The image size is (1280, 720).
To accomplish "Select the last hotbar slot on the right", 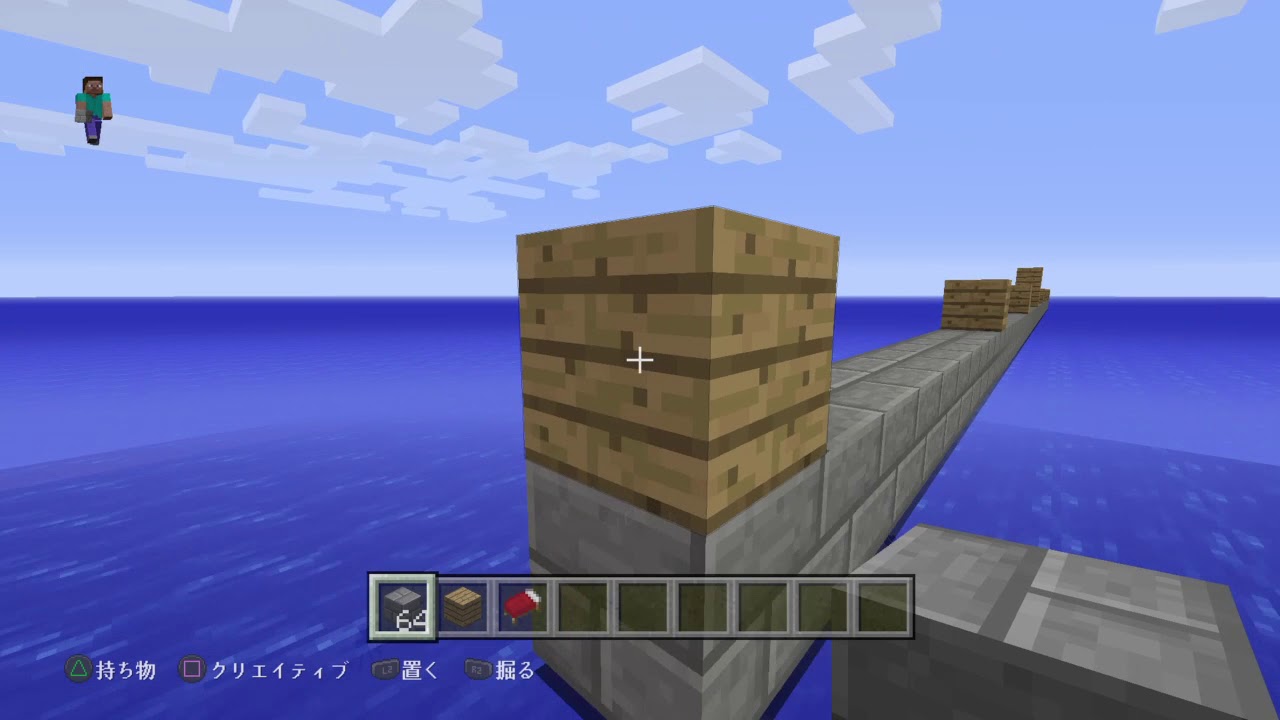I will point(884,604).
